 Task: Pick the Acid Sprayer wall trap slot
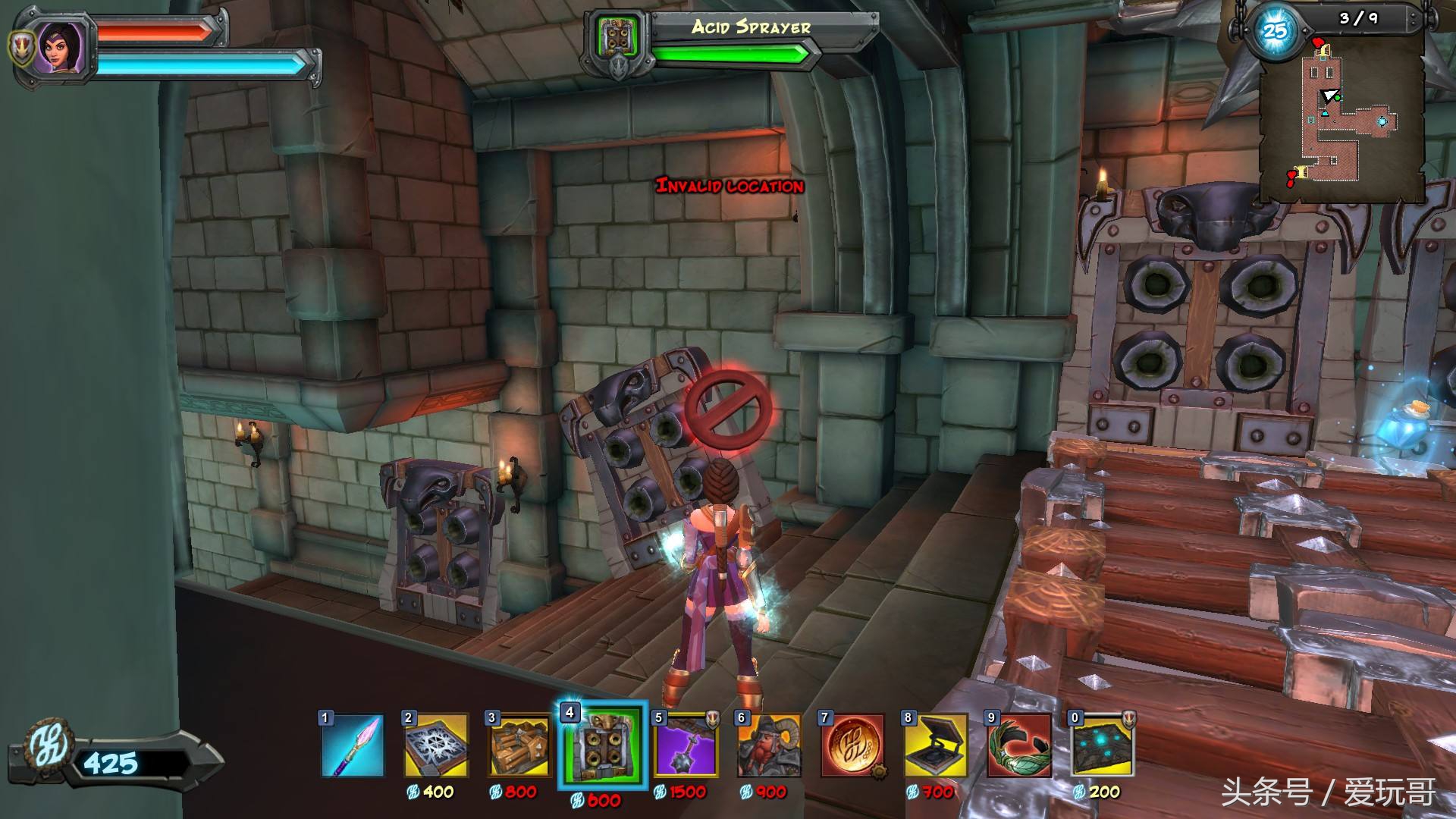tap(602, 745)
